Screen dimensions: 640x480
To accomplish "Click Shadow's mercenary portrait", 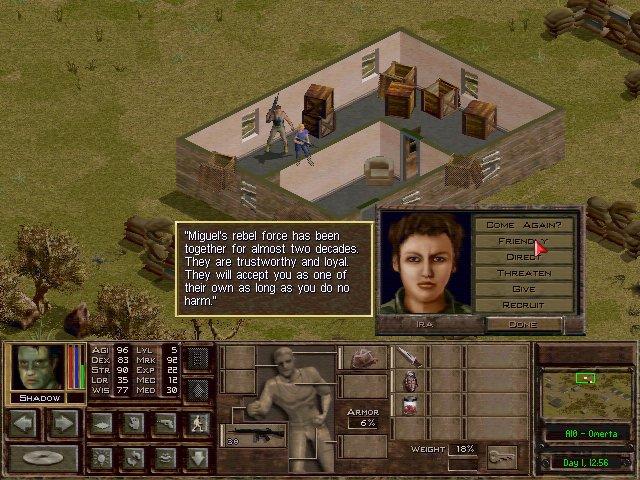I will coord(38,367).
